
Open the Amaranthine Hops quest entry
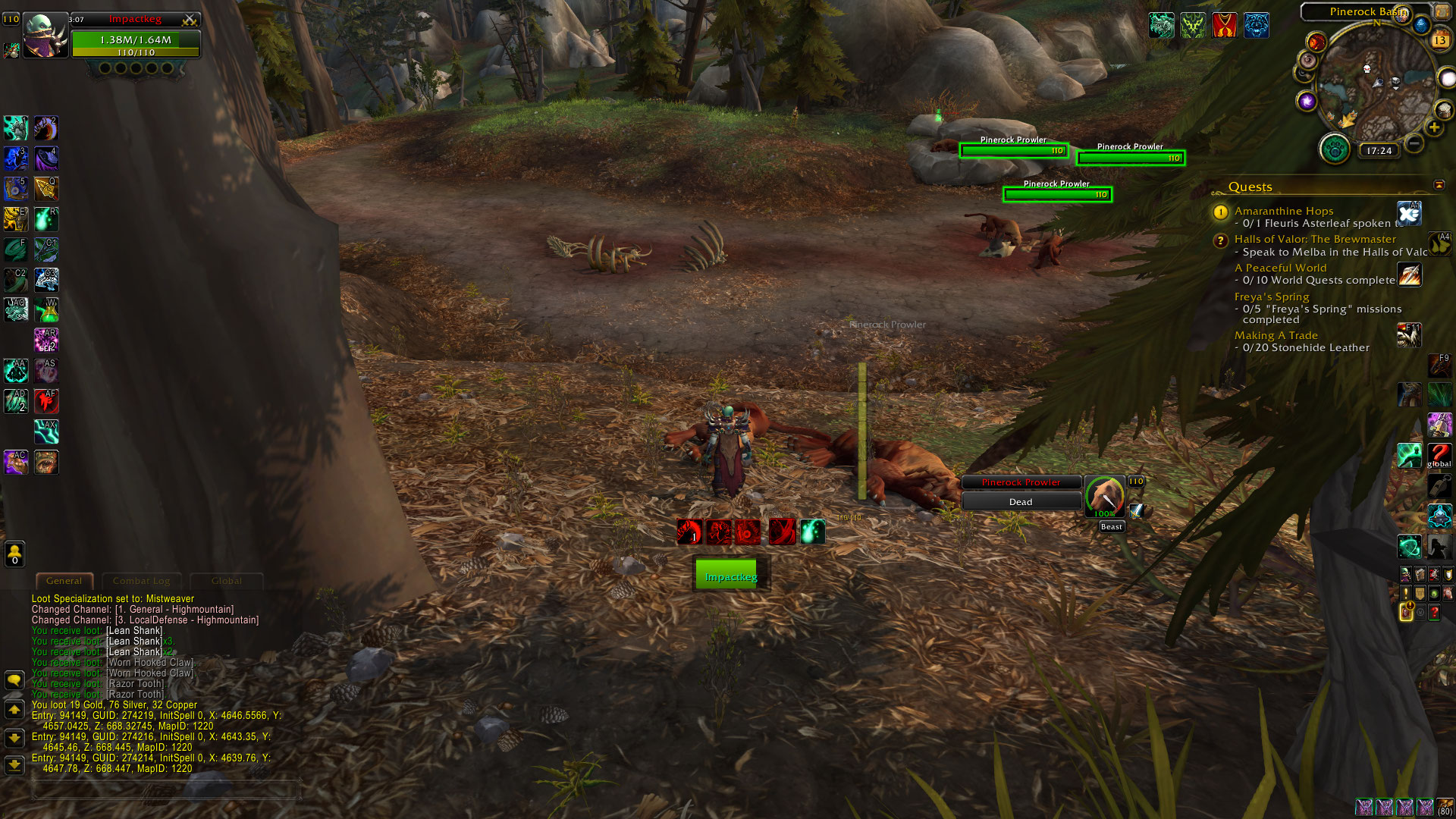[1283, 211]
